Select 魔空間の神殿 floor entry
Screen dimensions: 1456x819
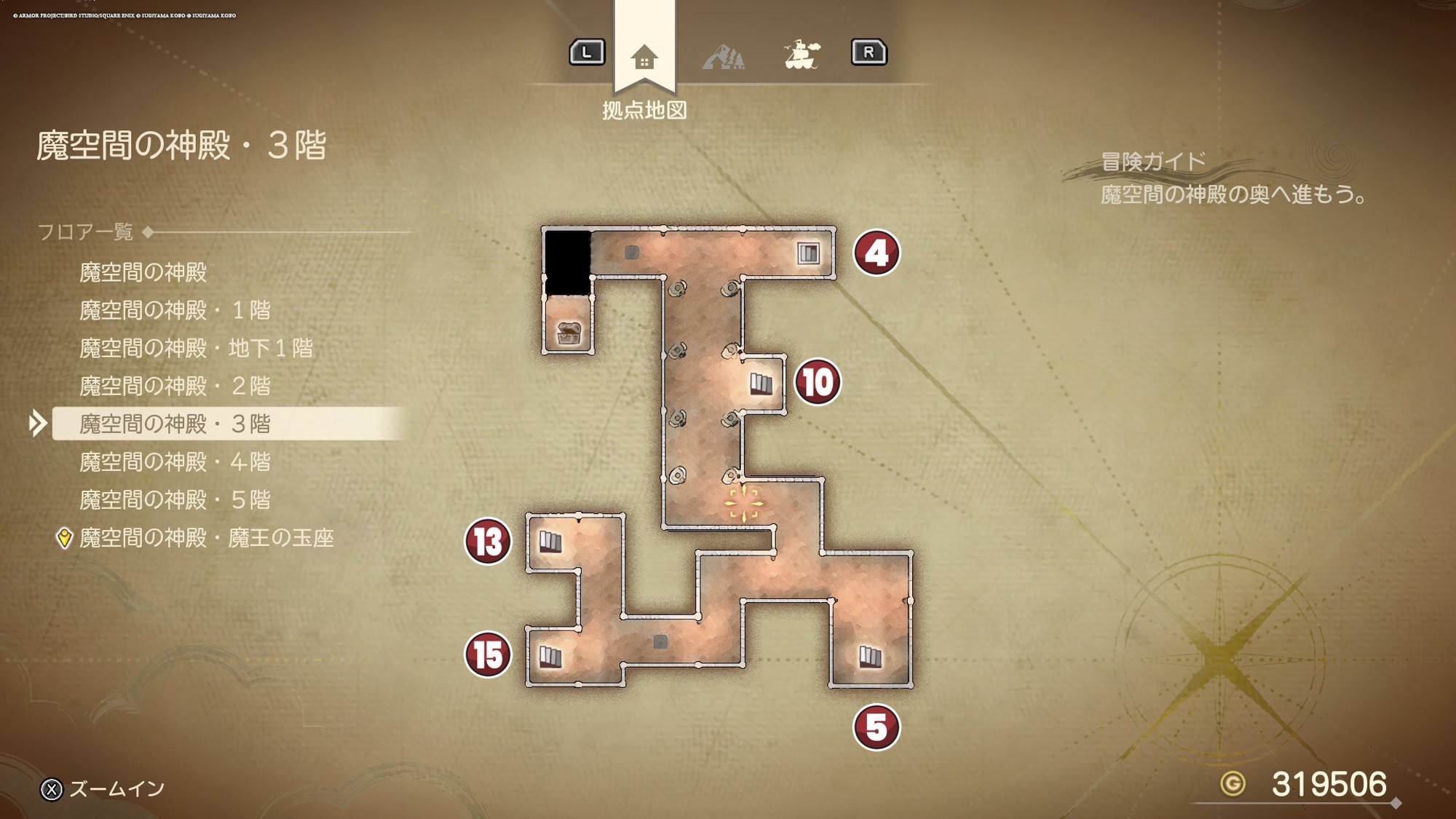coord(143,272)
